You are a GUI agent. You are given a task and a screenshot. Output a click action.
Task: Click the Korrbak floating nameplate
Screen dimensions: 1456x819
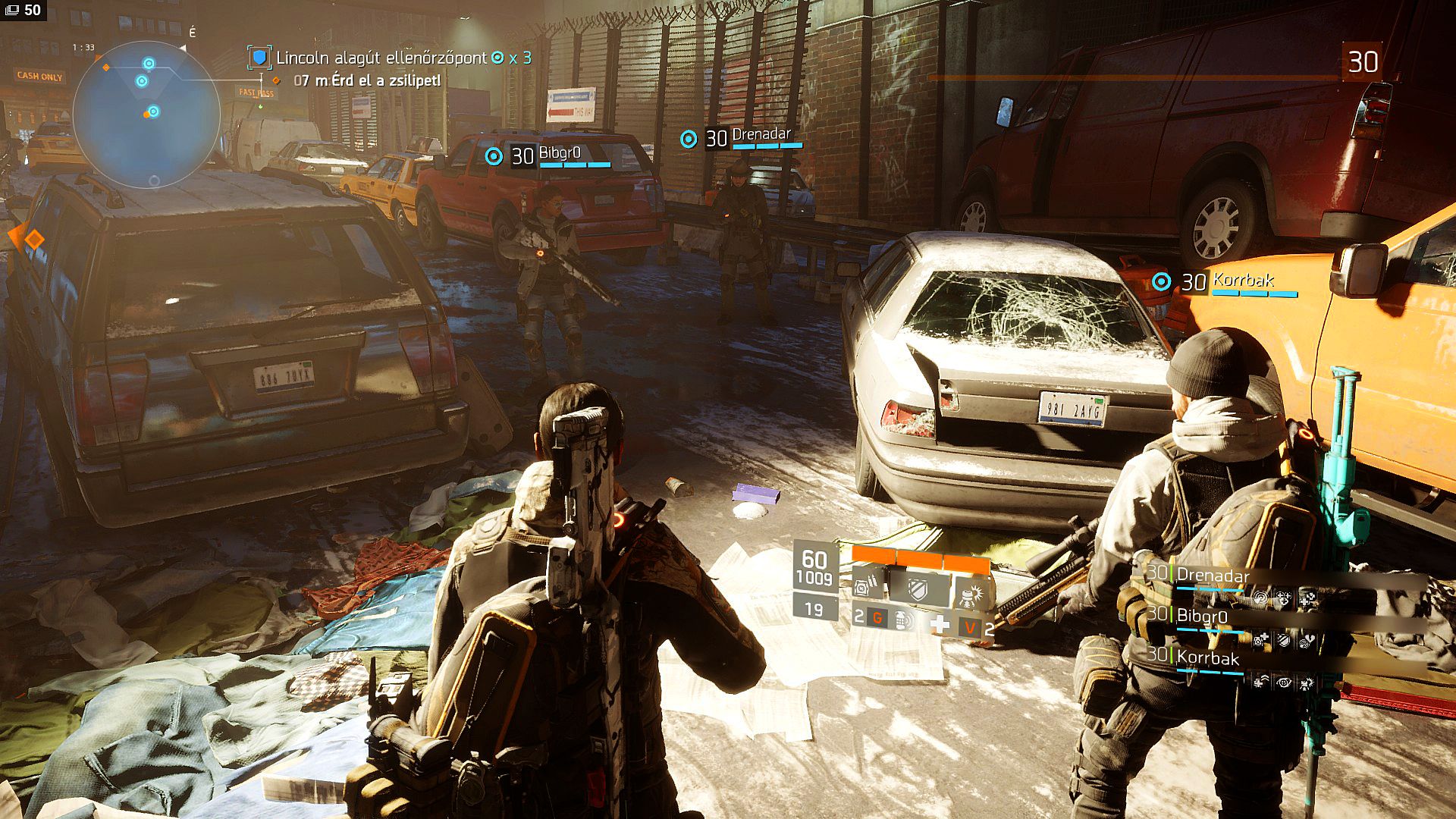pyautogui.click(x=1242, y=281)
